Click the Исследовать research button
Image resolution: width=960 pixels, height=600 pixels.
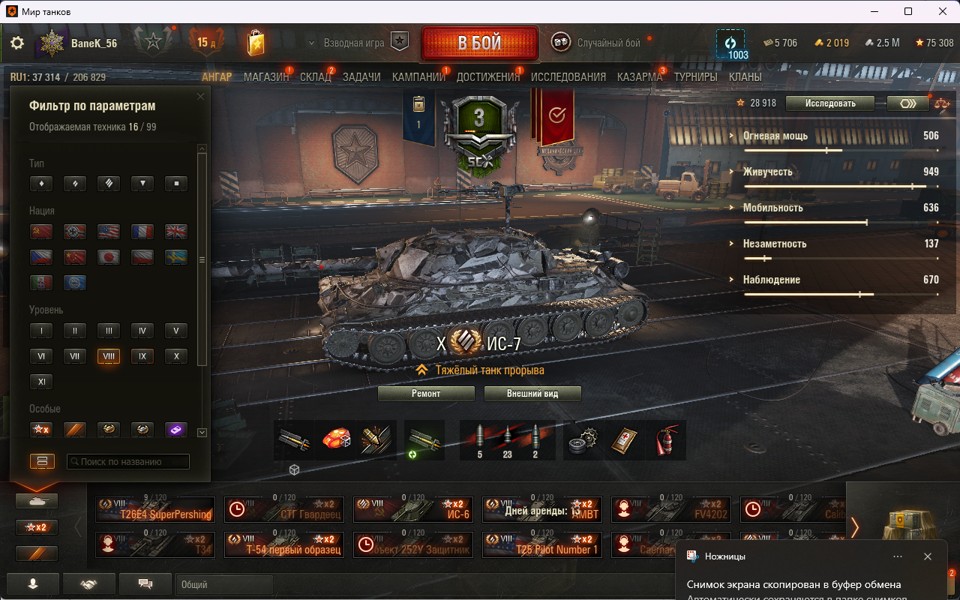click(x=829, y=103)
